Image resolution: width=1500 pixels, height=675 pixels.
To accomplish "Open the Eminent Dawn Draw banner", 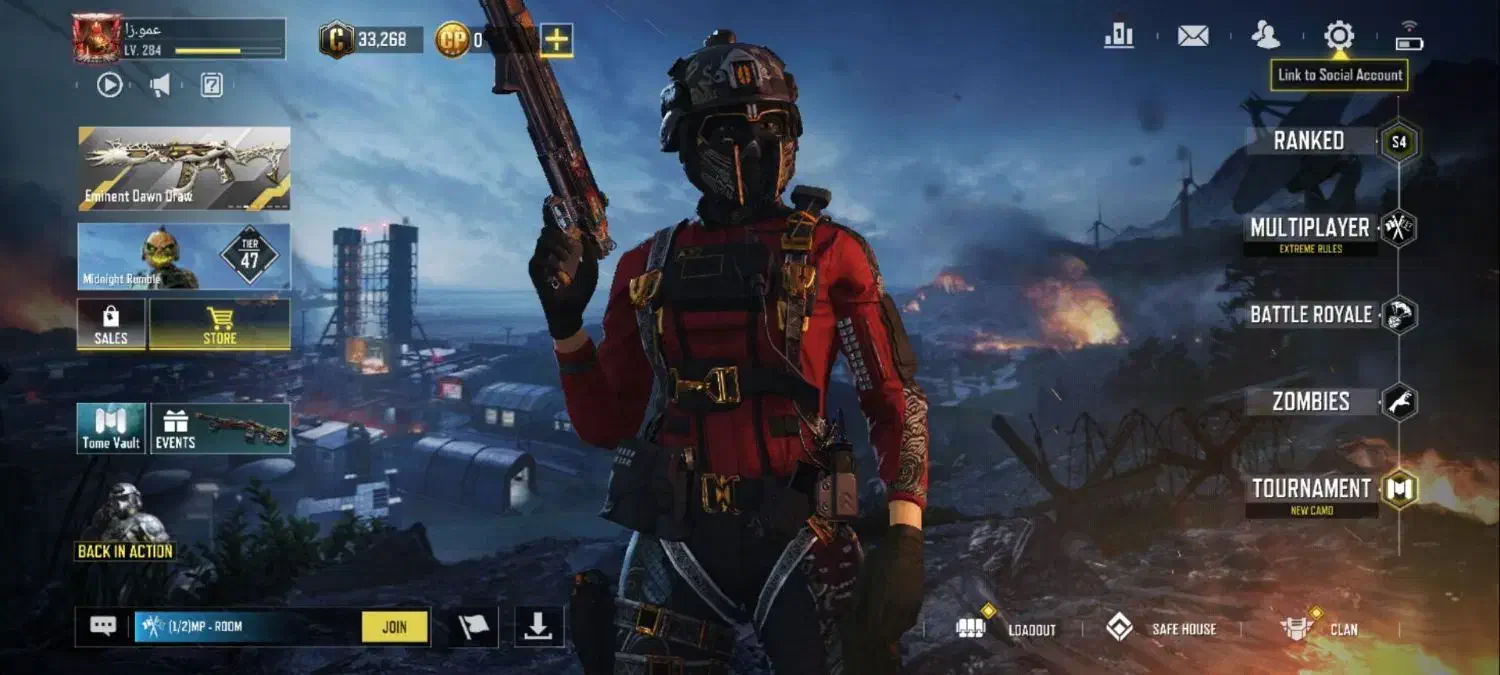I will coord(184,168).
